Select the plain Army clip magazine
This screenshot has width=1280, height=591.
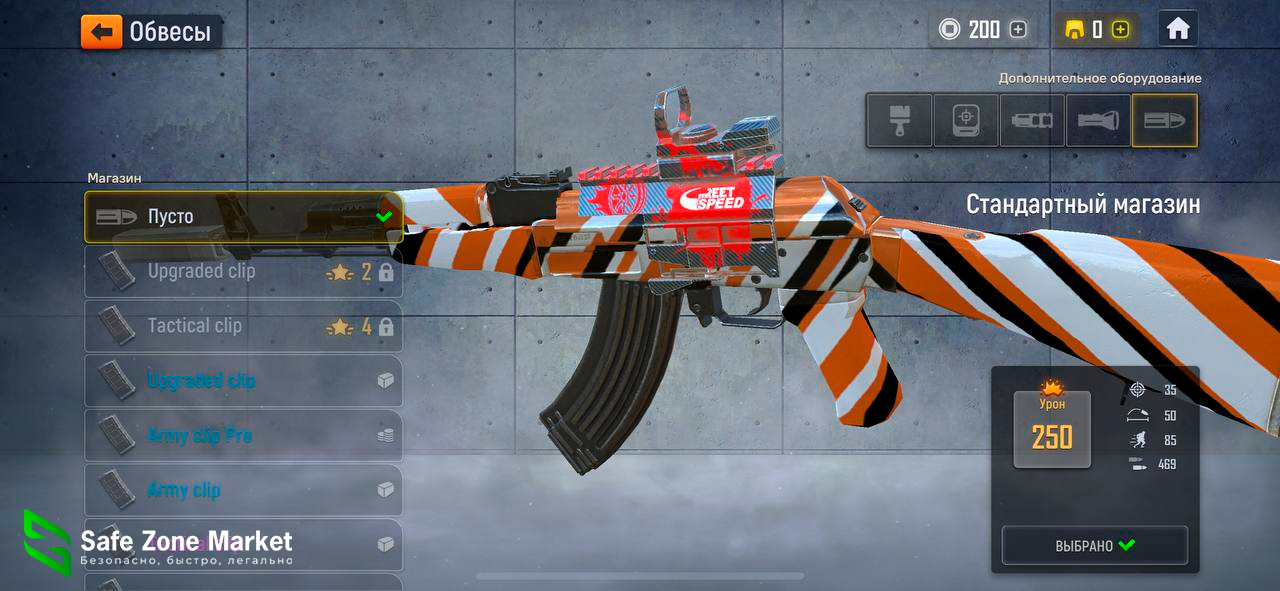pos(243,490)
